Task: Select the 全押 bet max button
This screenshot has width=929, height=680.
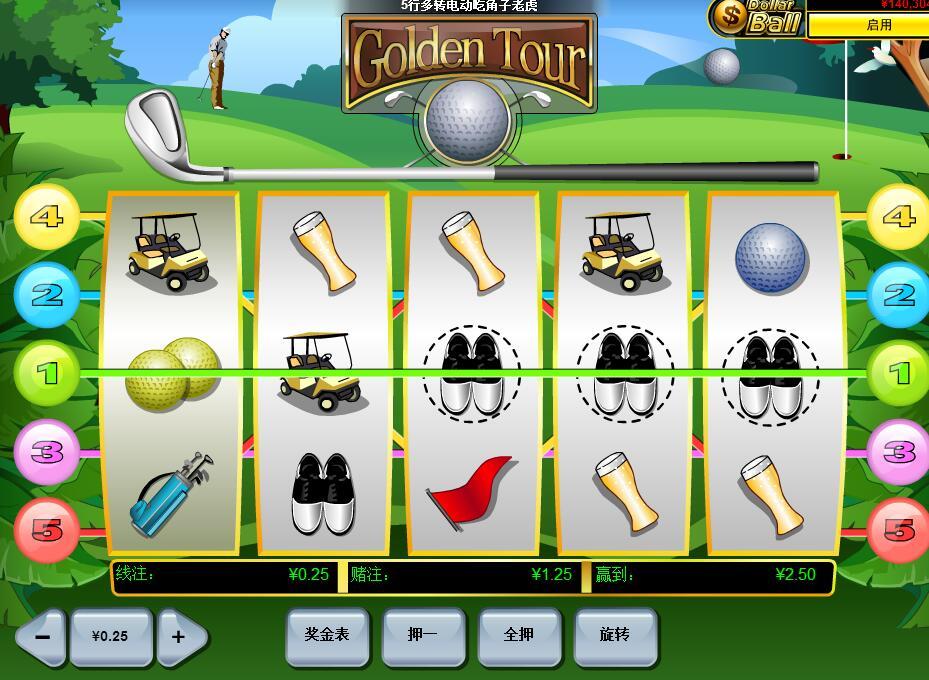Action: pos(519,636)
